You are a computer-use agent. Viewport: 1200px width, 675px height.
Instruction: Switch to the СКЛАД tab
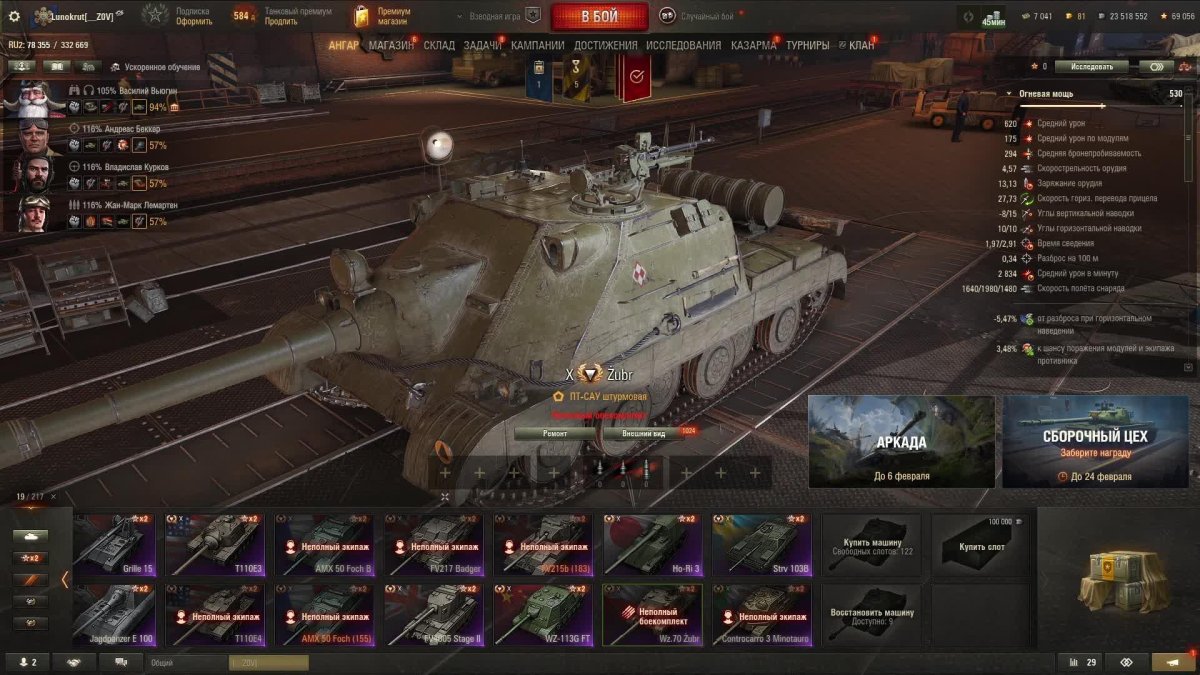440,46
